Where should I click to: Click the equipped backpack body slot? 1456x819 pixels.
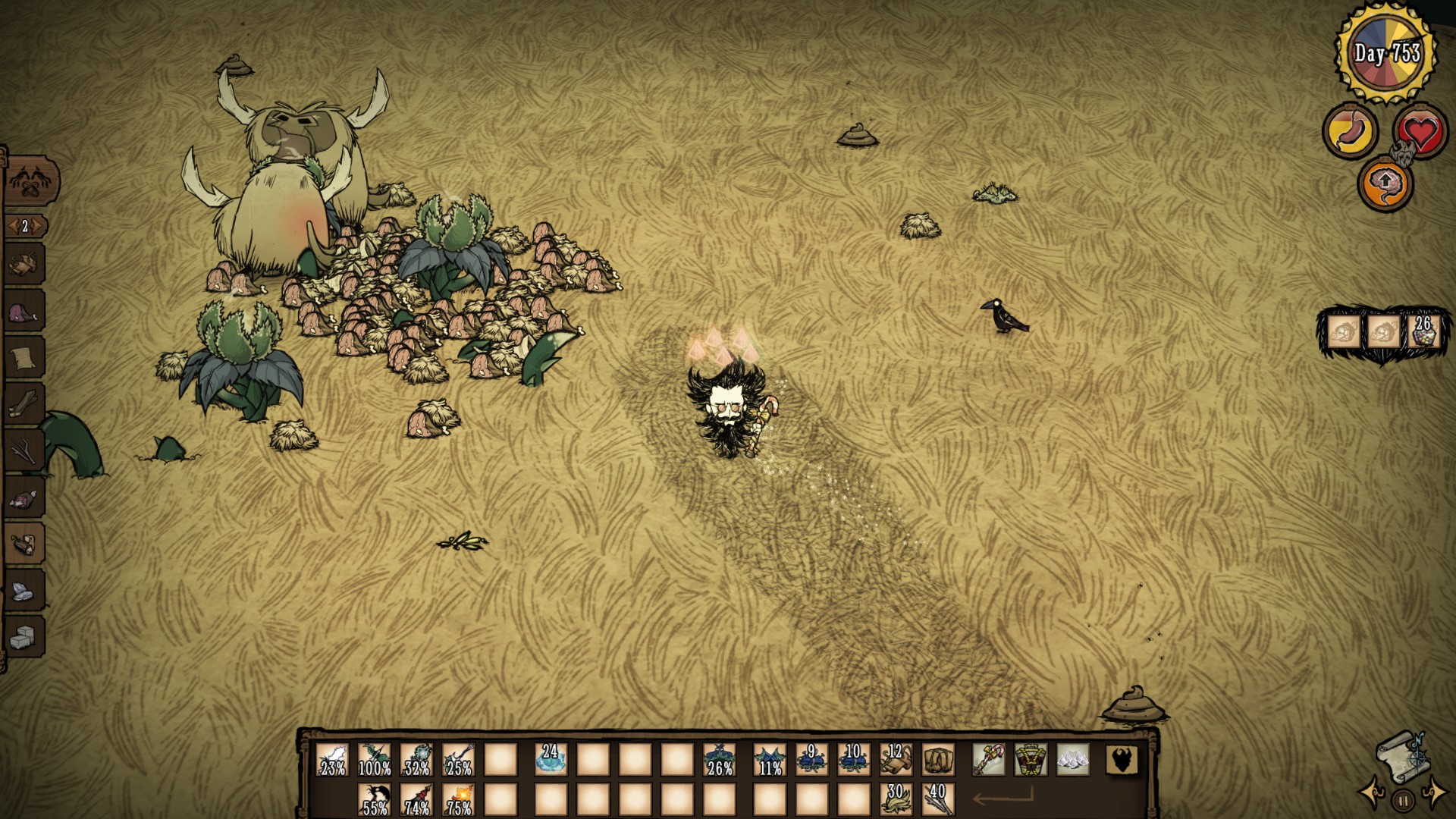tap(1031, 759)
